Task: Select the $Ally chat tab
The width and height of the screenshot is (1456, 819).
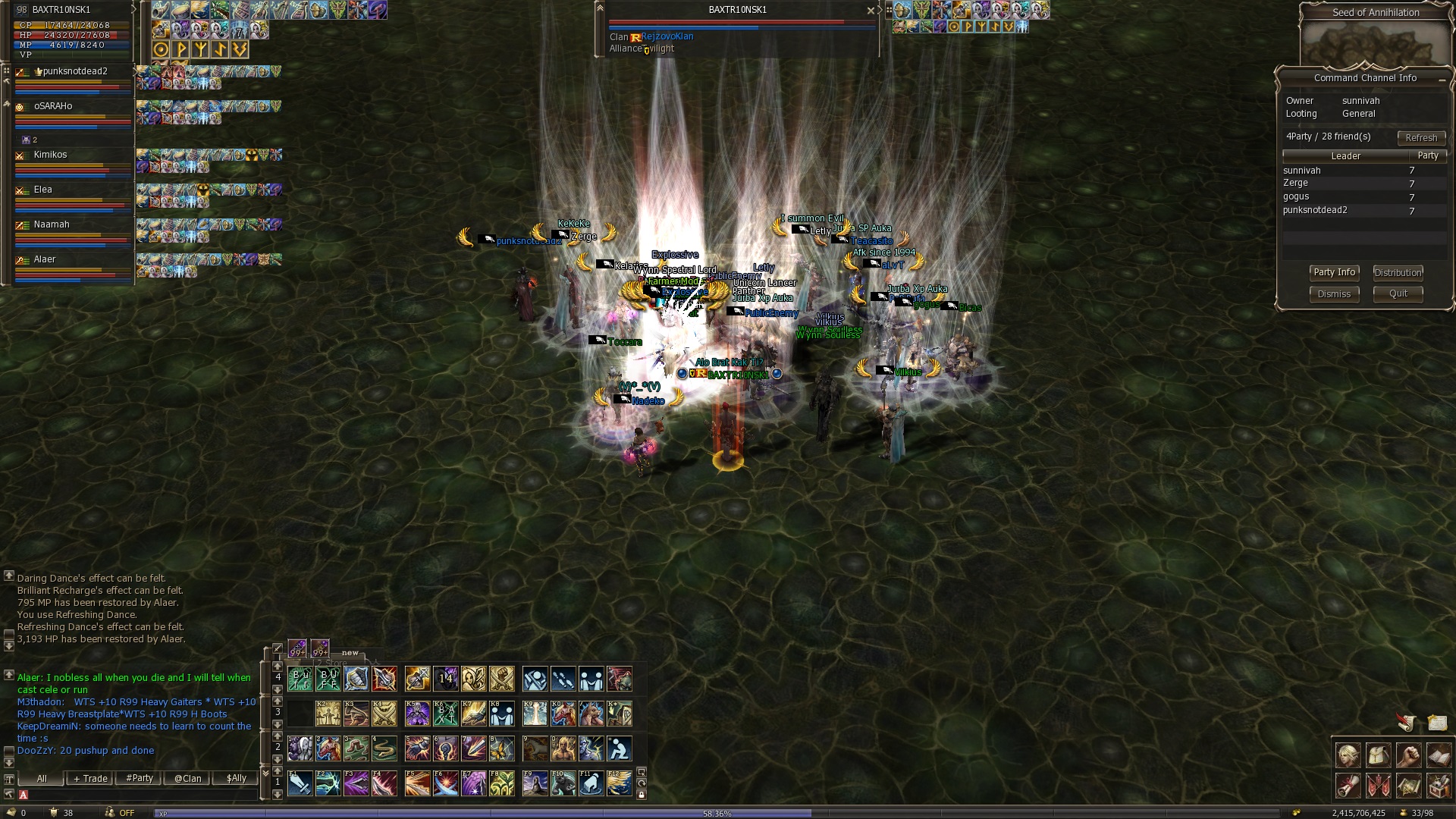Action: click(237, 779)
